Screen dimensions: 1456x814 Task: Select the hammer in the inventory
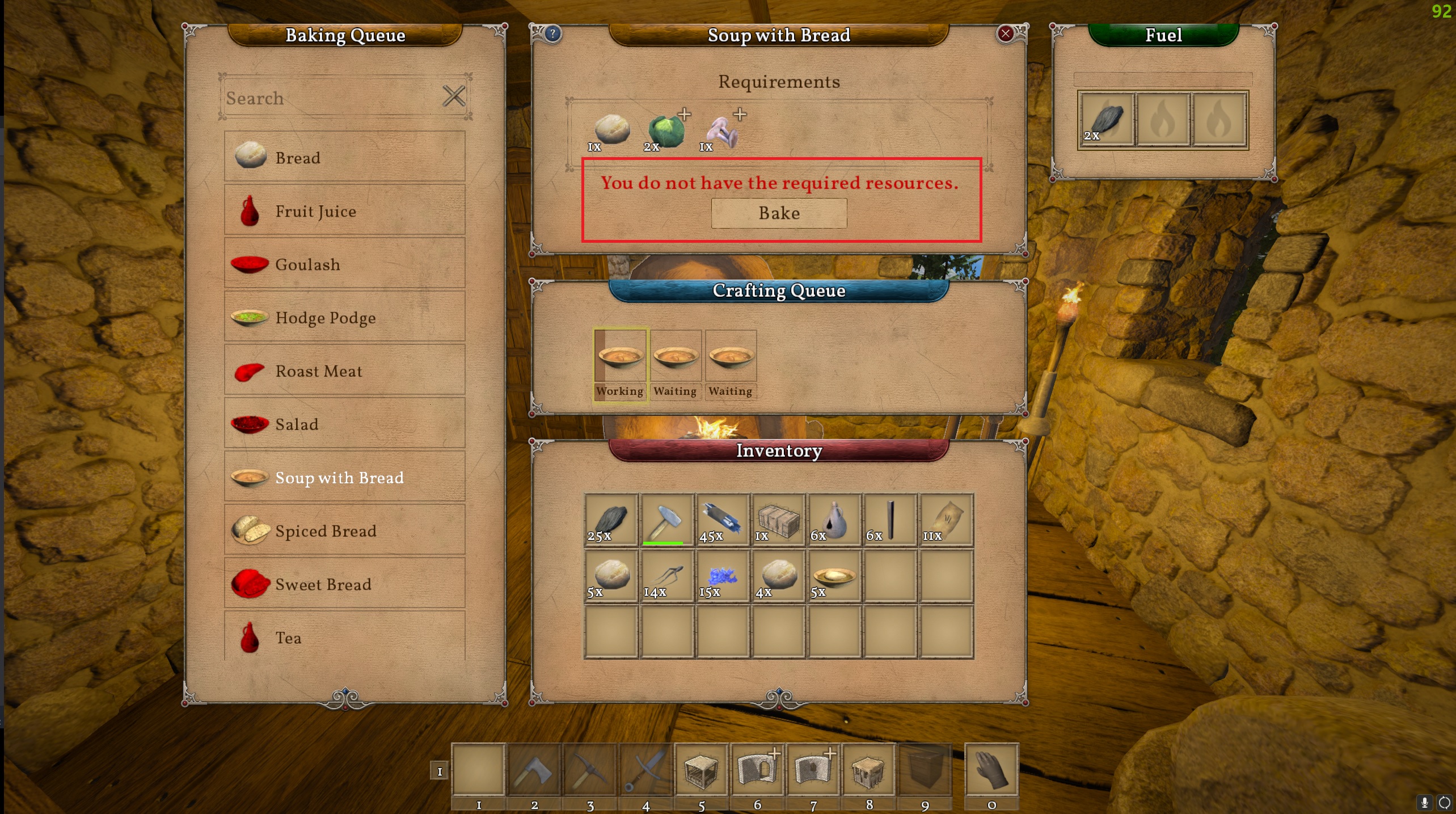[666, 520]
